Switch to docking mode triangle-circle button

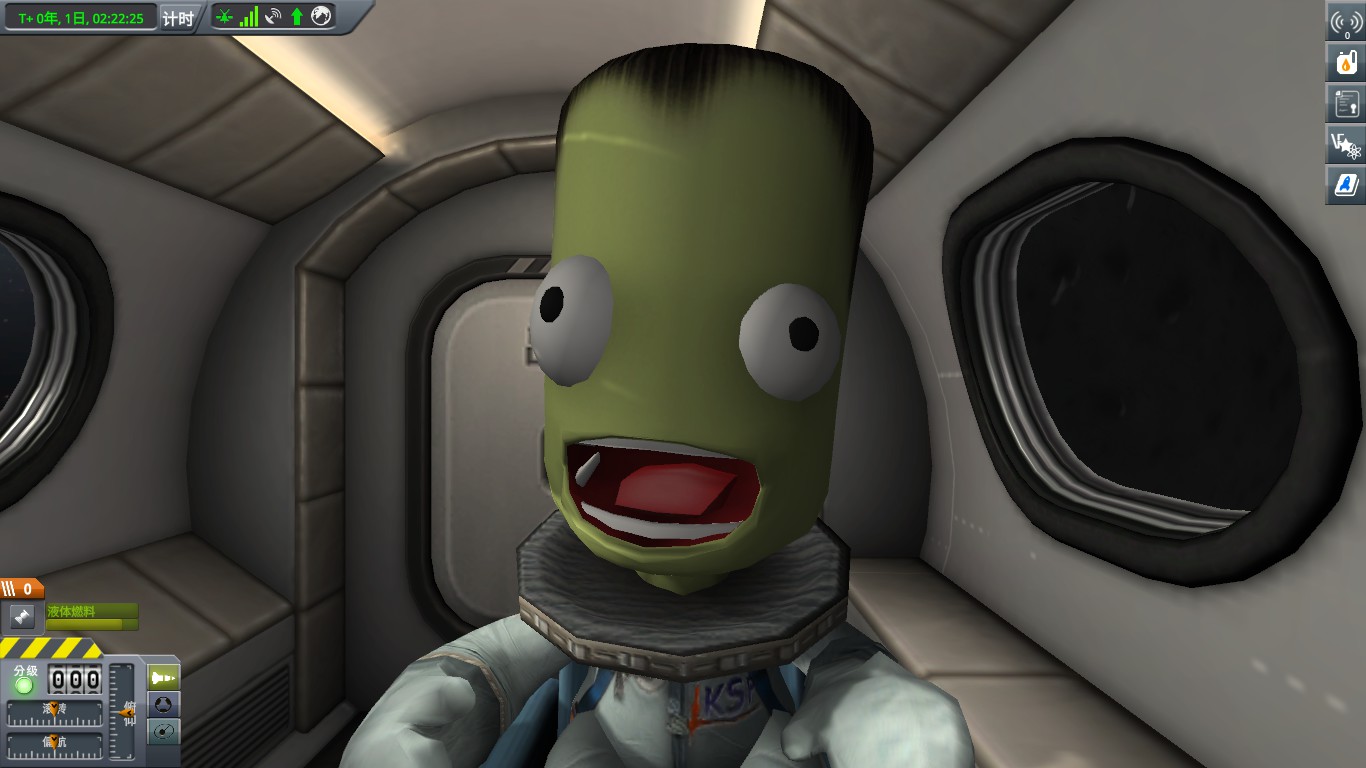164,704
